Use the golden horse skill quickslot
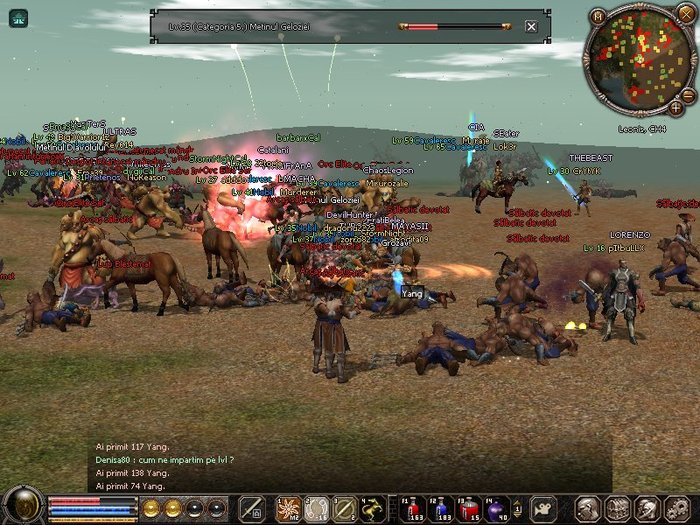This screenshot has width=700, height=525. point(372,507)
